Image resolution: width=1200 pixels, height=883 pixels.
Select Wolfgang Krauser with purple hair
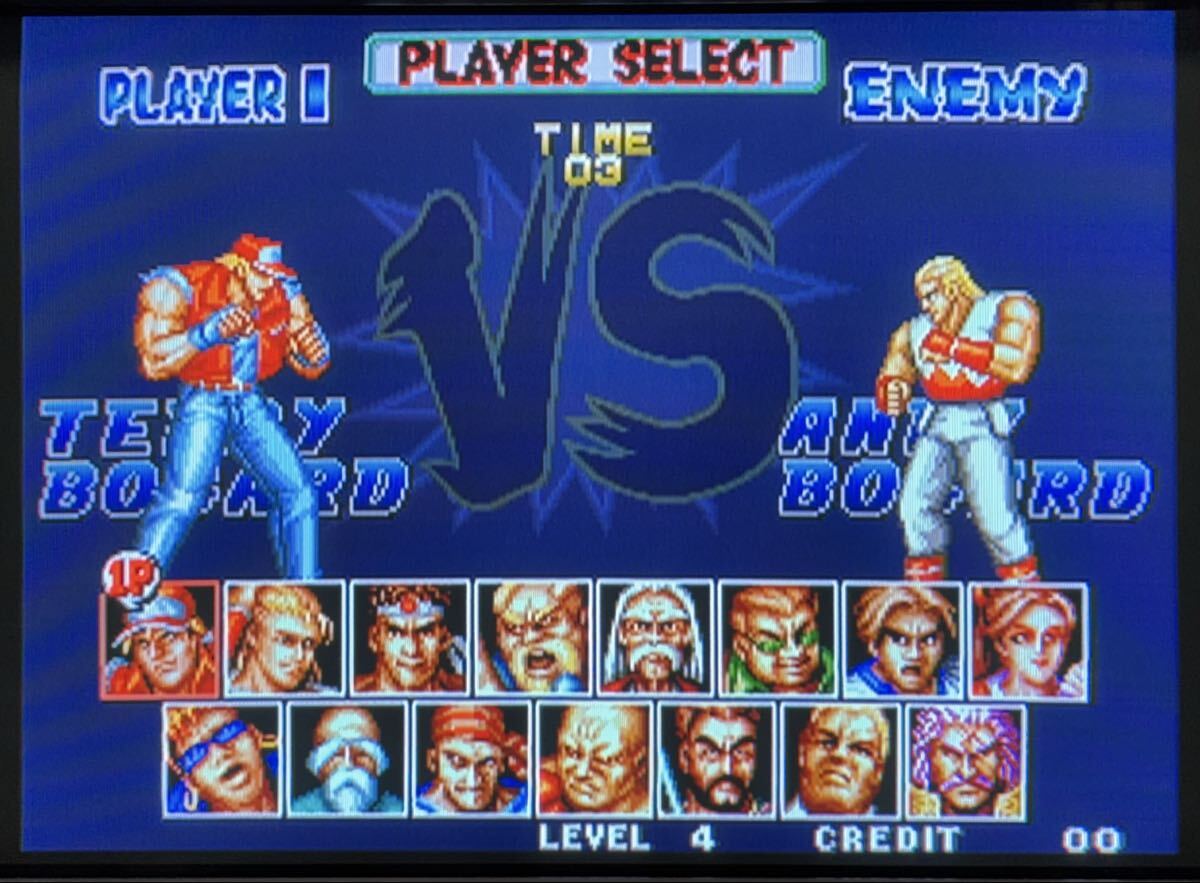(965, 760)
